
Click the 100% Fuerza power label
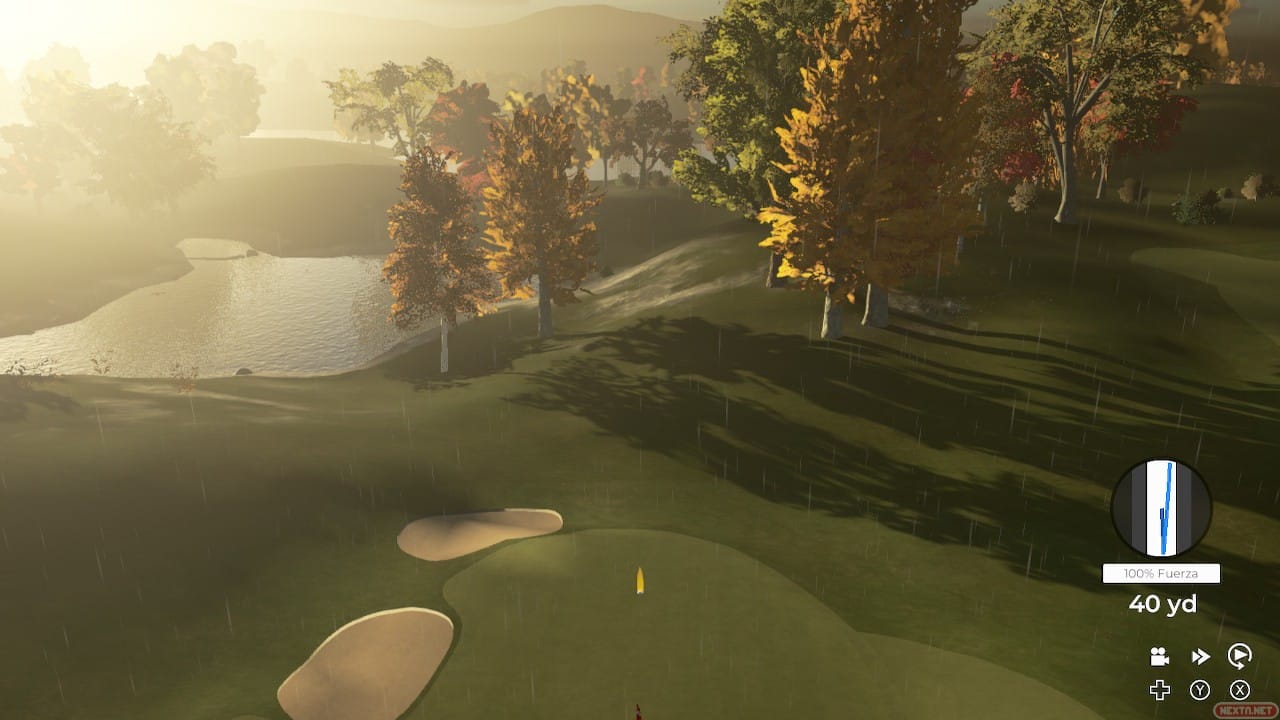1162,573
